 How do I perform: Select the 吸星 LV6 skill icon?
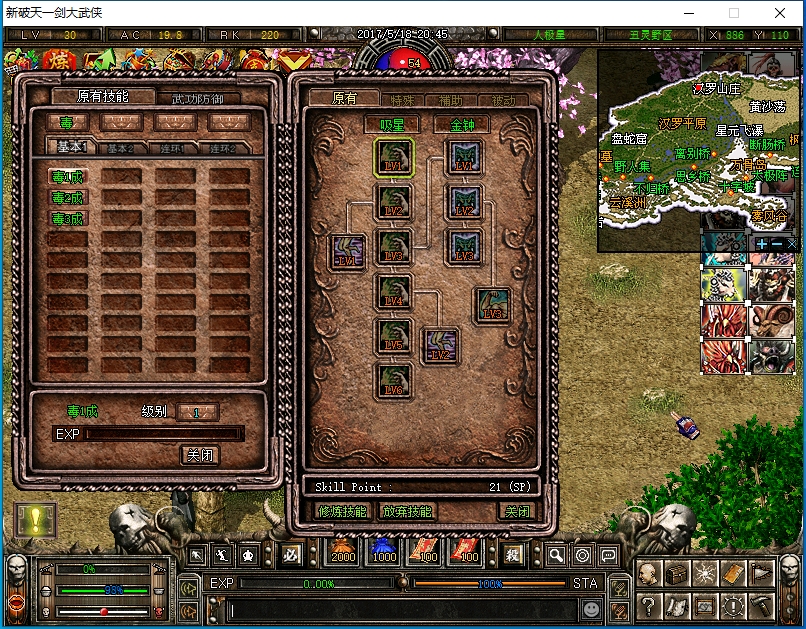(x=393, y=382)
